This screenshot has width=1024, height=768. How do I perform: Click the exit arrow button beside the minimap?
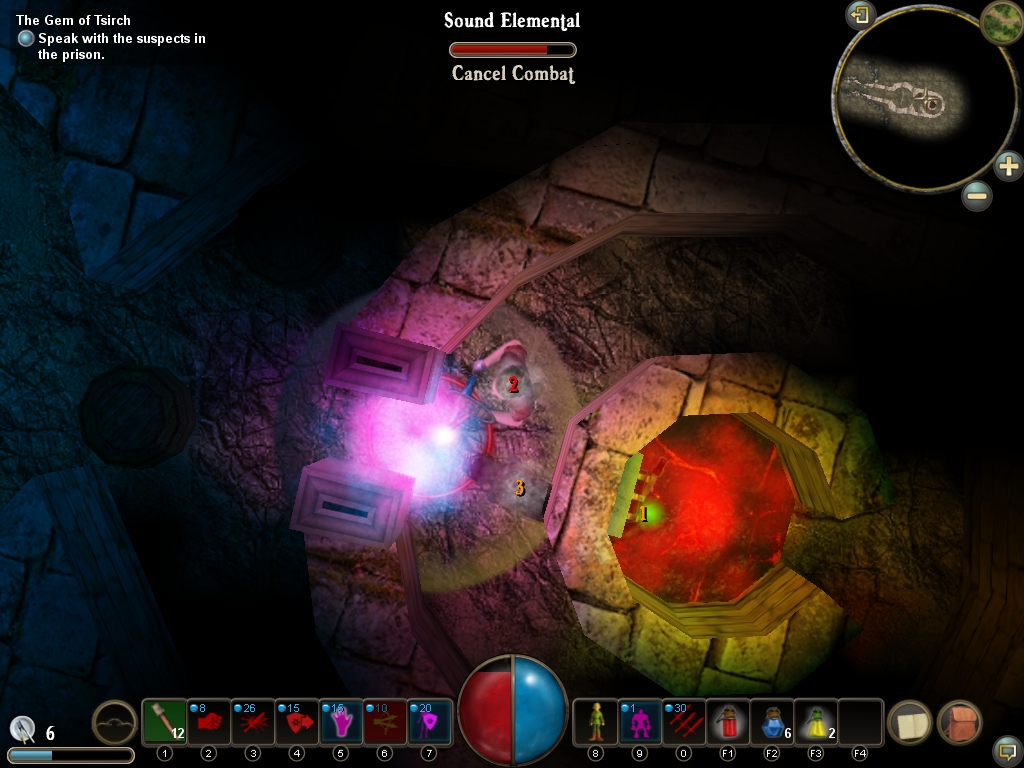860,15
